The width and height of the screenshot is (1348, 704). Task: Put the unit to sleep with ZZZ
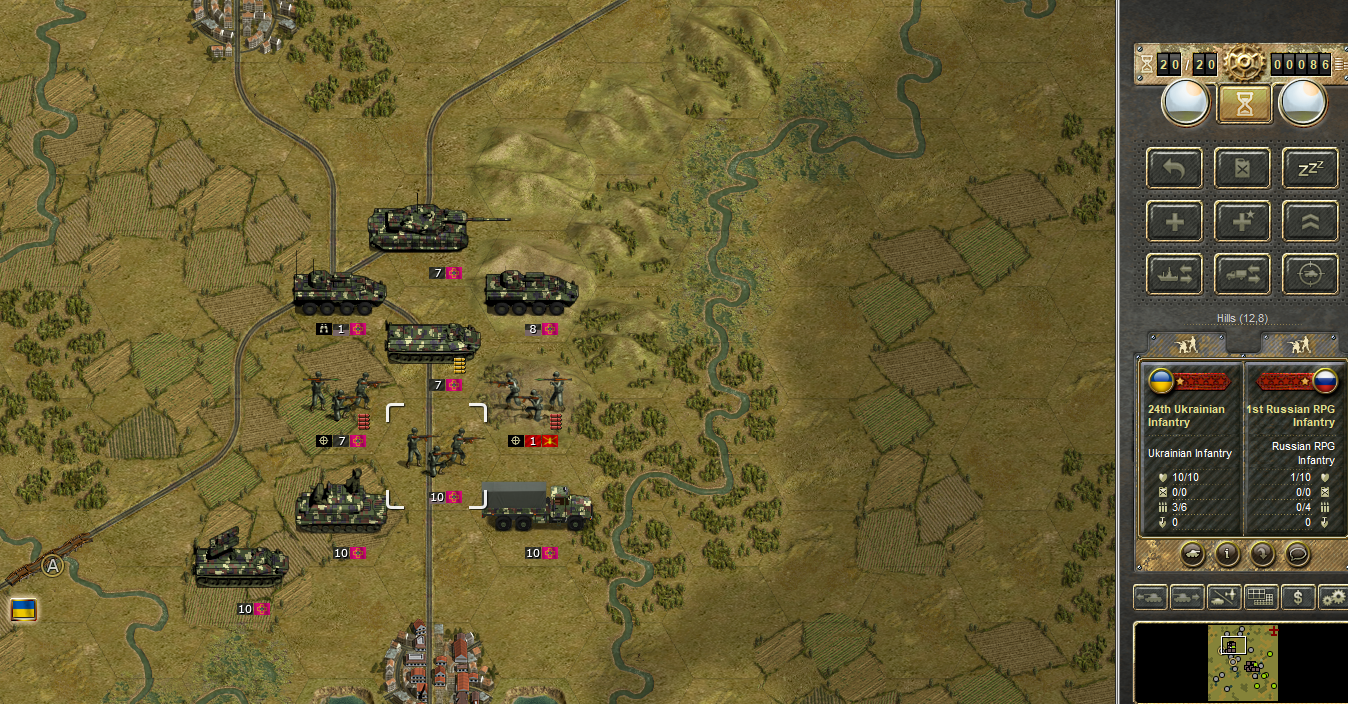pyautogui.click(x=1310, y=168)
